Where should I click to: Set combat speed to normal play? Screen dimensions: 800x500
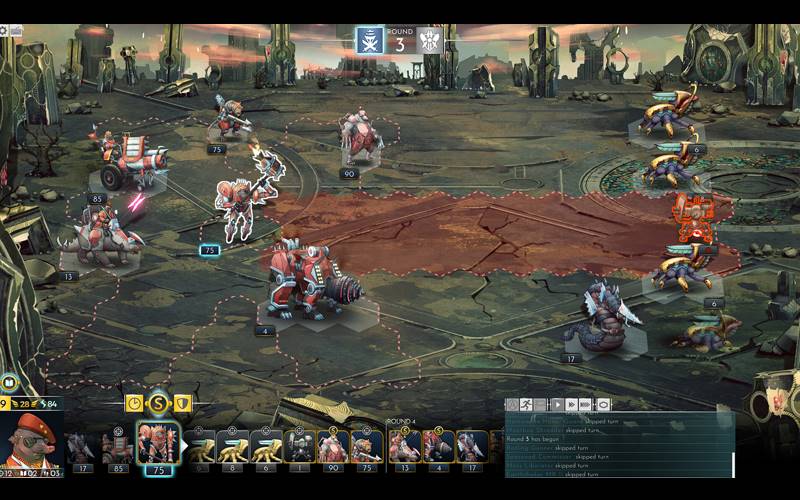coord(556,405)
